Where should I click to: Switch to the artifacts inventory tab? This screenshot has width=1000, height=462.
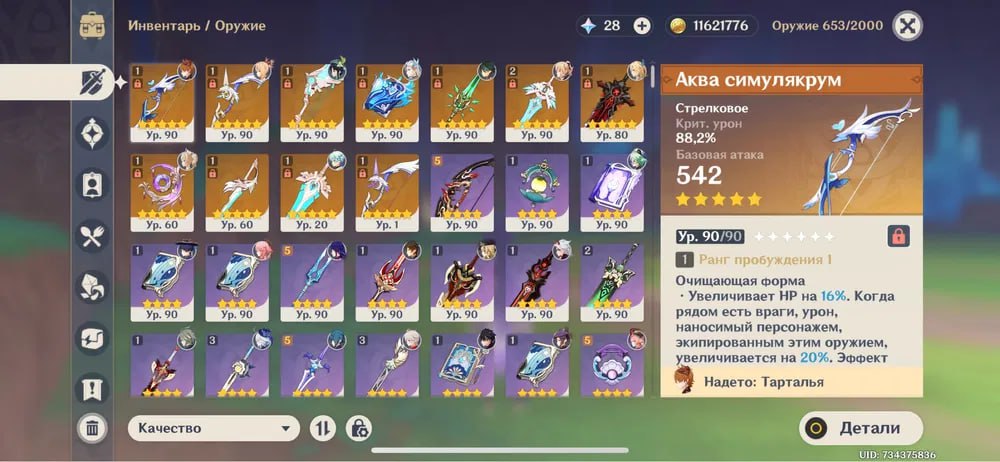pyautogui.click(x=93, y=133)
